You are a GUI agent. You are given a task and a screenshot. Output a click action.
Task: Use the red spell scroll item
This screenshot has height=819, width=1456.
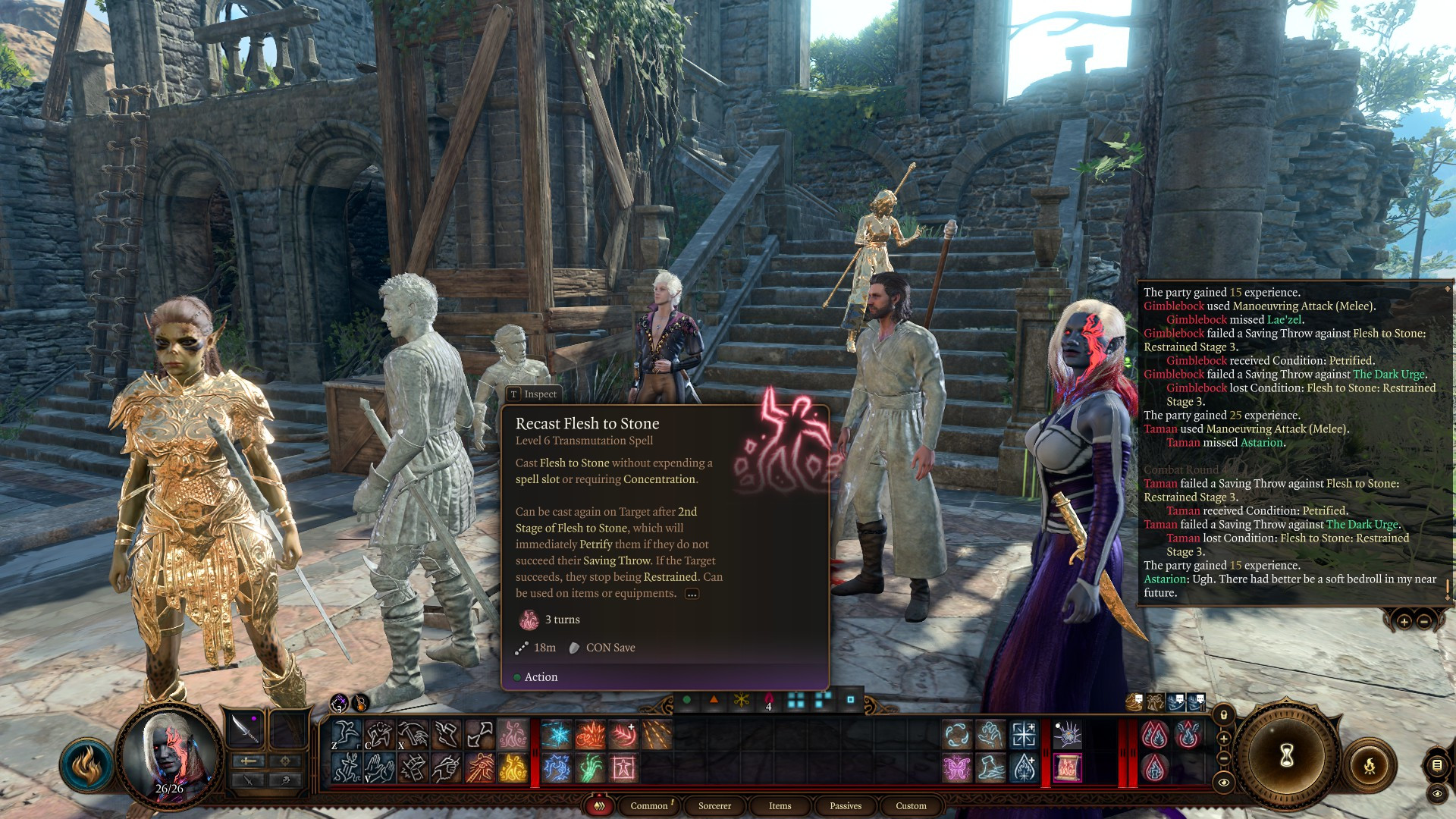[1067, 768]
